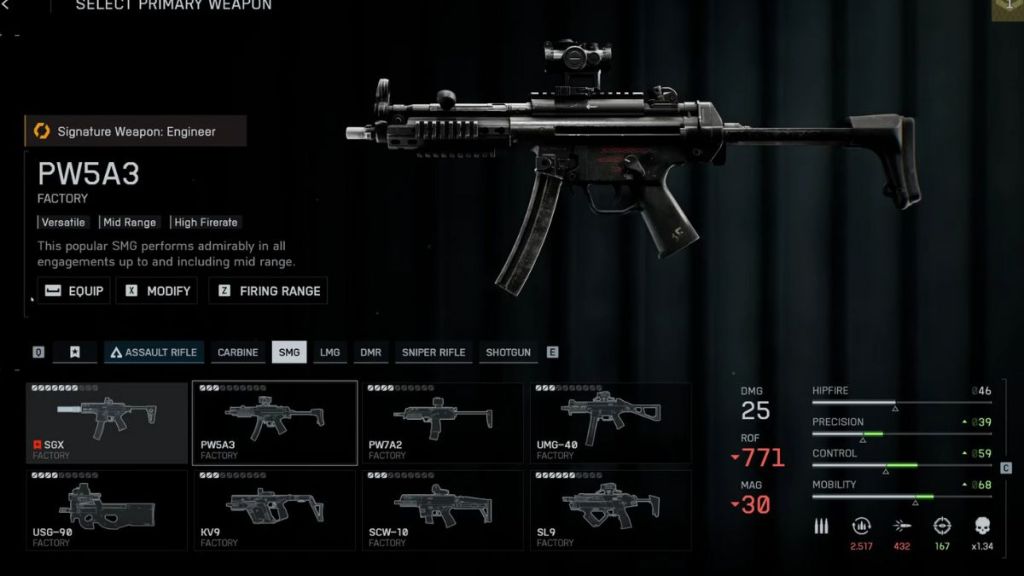Open the Modify weapon screen
The image size is (1024, 576).
[158, 291]
